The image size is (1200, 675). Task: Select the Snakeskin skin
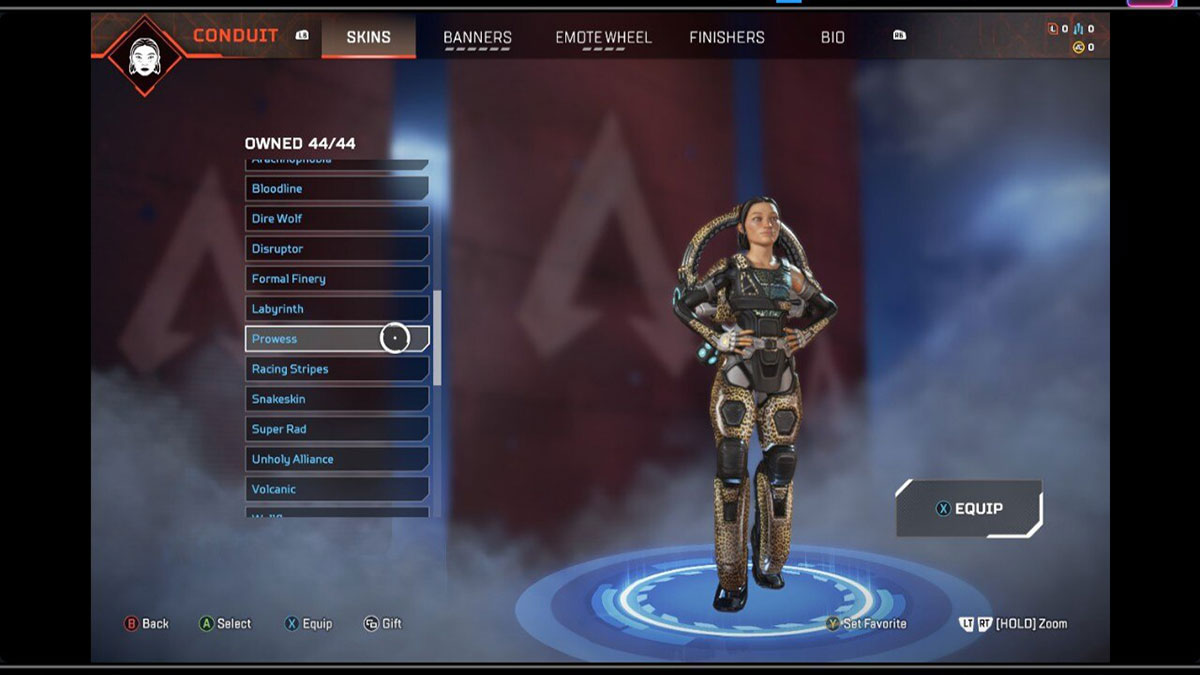click(336, 399)
